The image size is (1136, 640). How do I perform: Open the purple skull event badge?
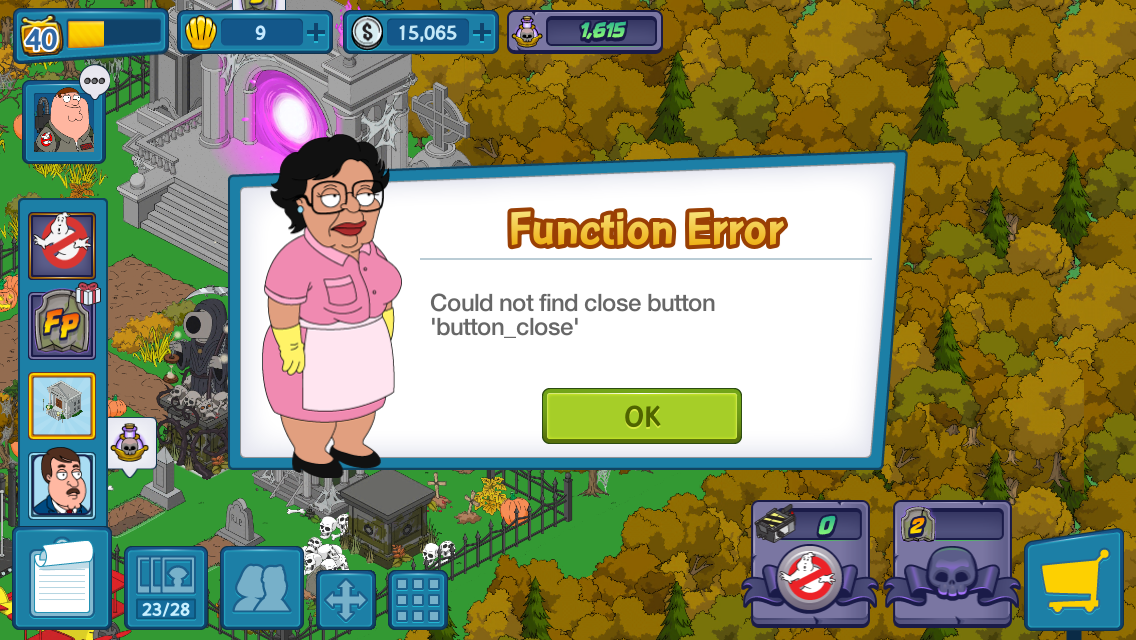tap(951, 562)
